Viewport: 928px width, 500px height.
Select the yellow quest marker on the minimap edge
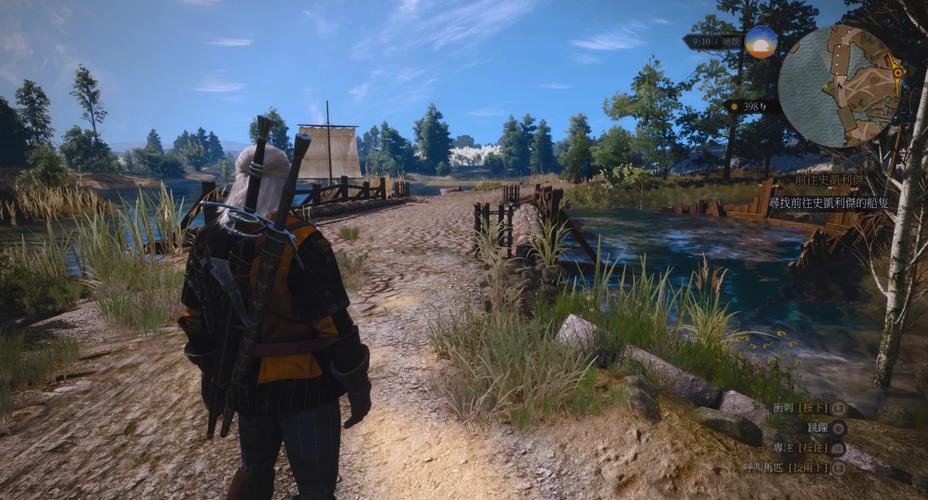point(898,72)
